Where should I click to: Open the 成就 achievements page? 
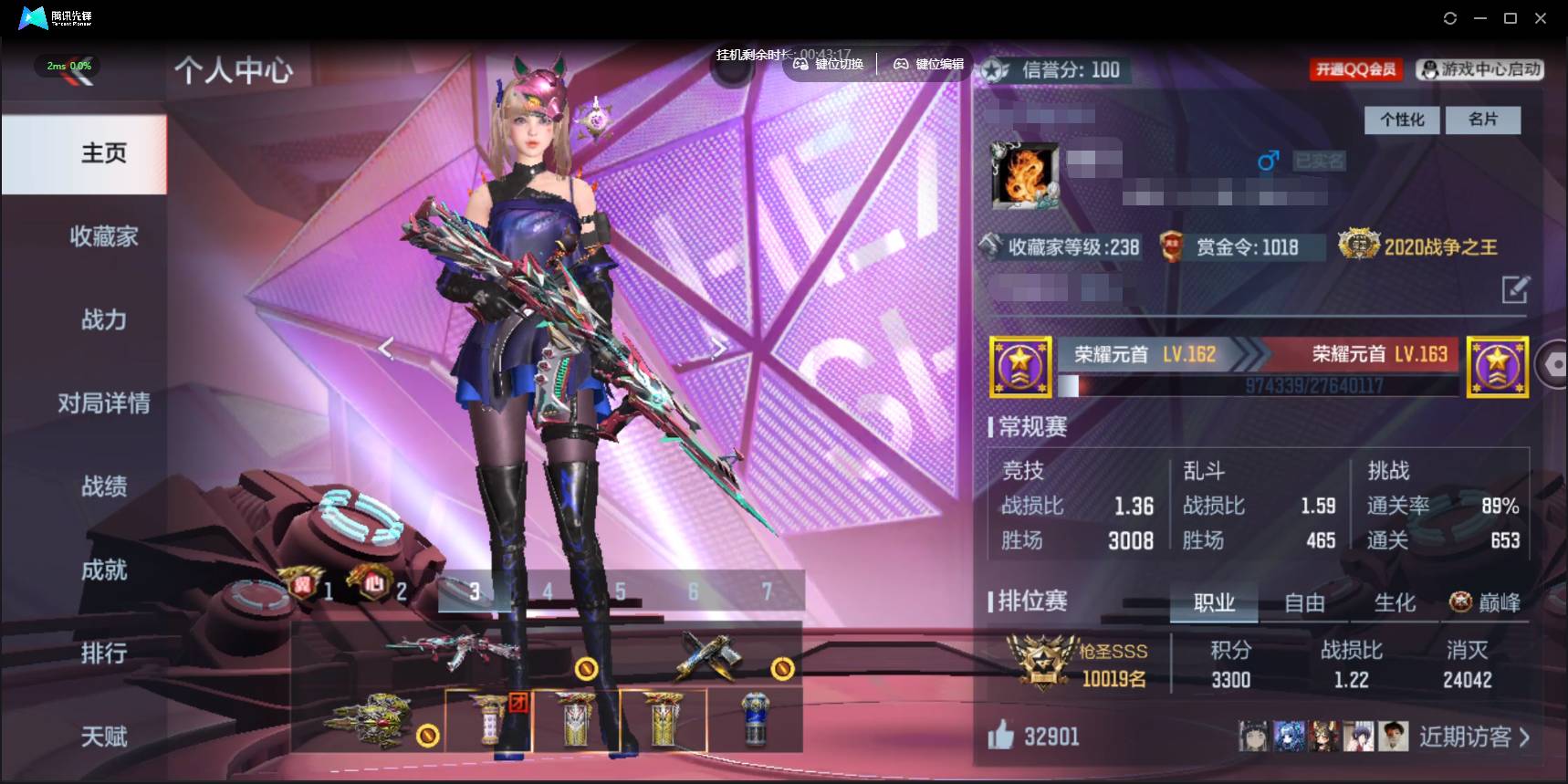click(104, 570)
